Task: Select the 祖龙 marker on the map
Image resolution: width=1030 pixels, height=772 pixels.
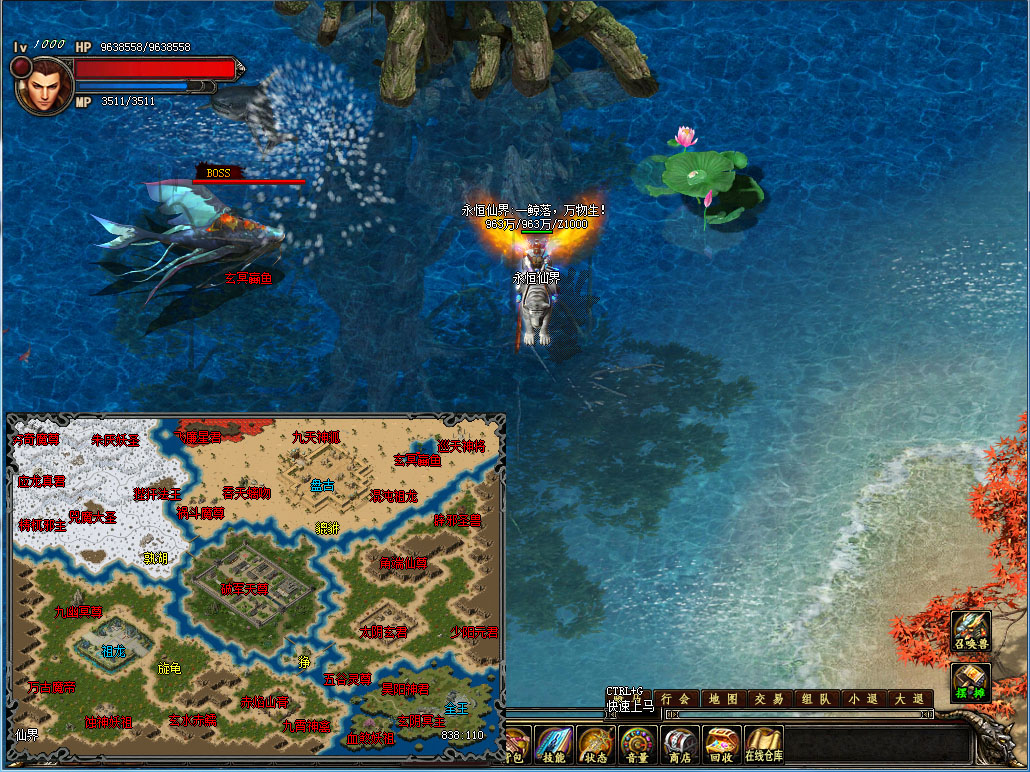Action: 114,650
